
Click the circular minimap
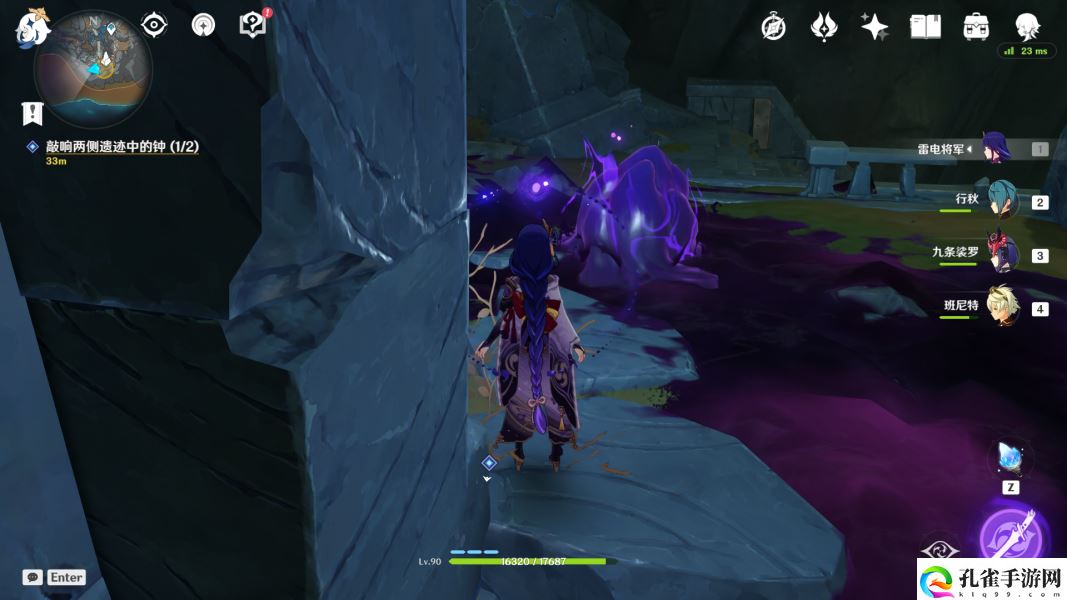[92, 68]
